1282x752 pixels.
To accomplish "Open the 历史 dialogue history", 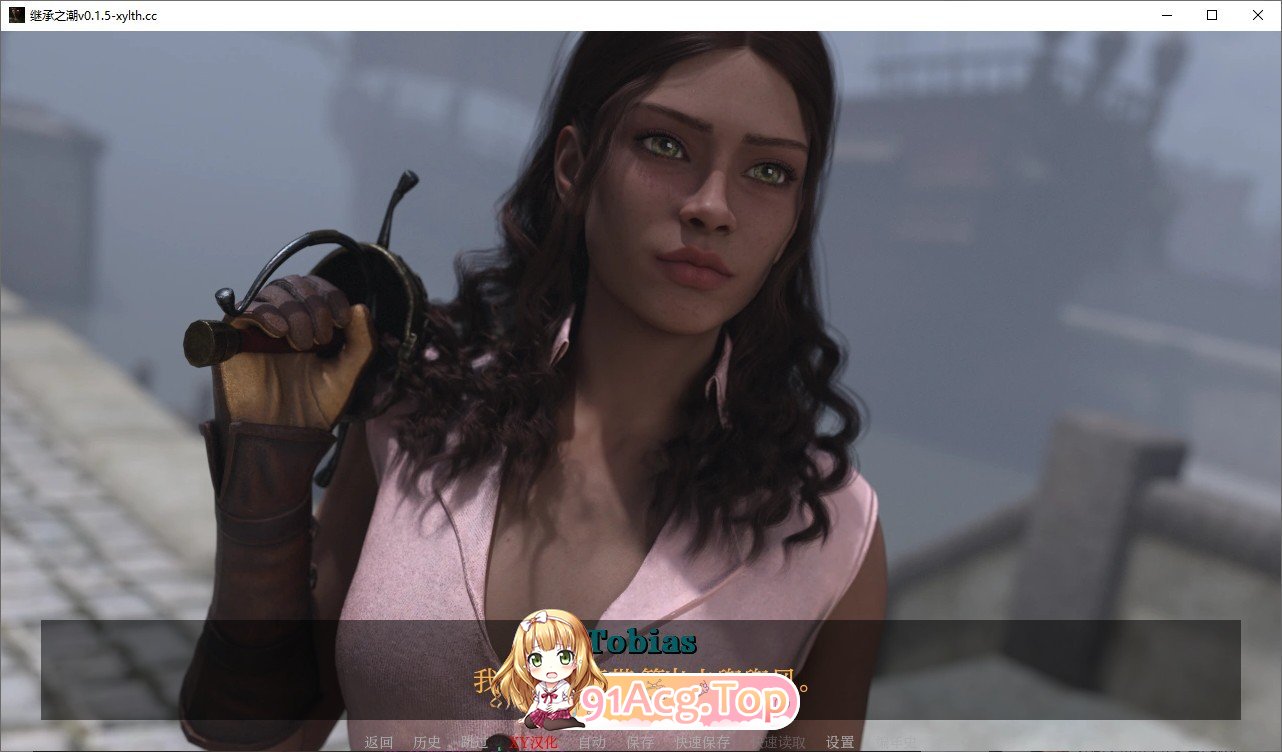I will click(428, 743).
